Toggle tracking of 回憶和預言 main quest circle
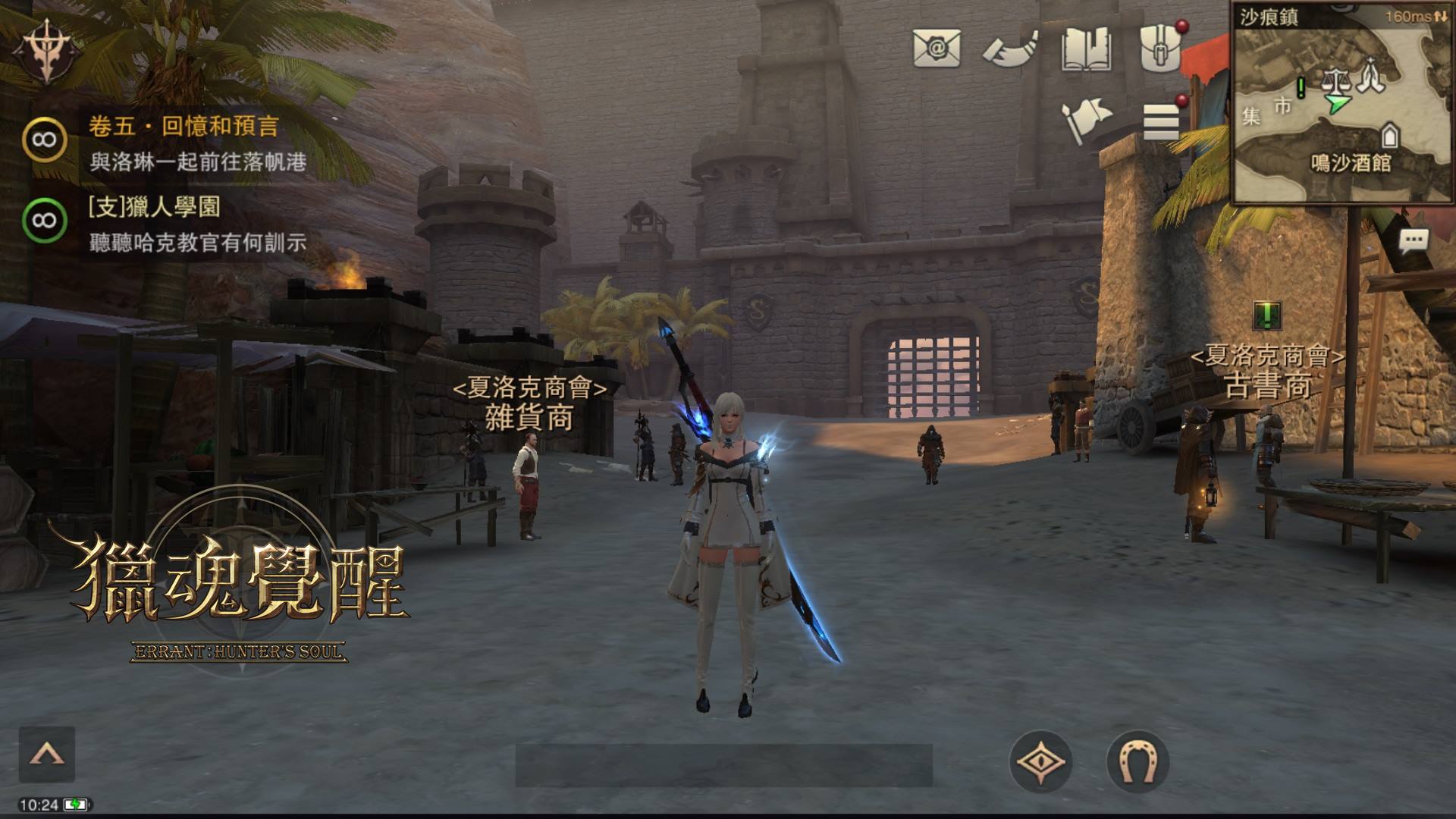Viewport: 1456px width, 819px height. 45,136
